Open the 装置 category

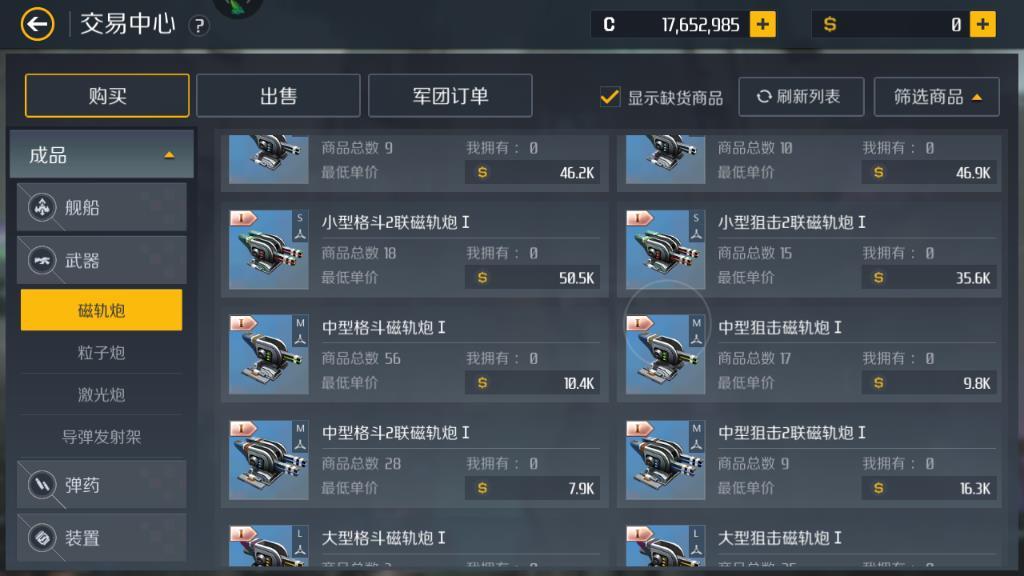tap(101, 538)
